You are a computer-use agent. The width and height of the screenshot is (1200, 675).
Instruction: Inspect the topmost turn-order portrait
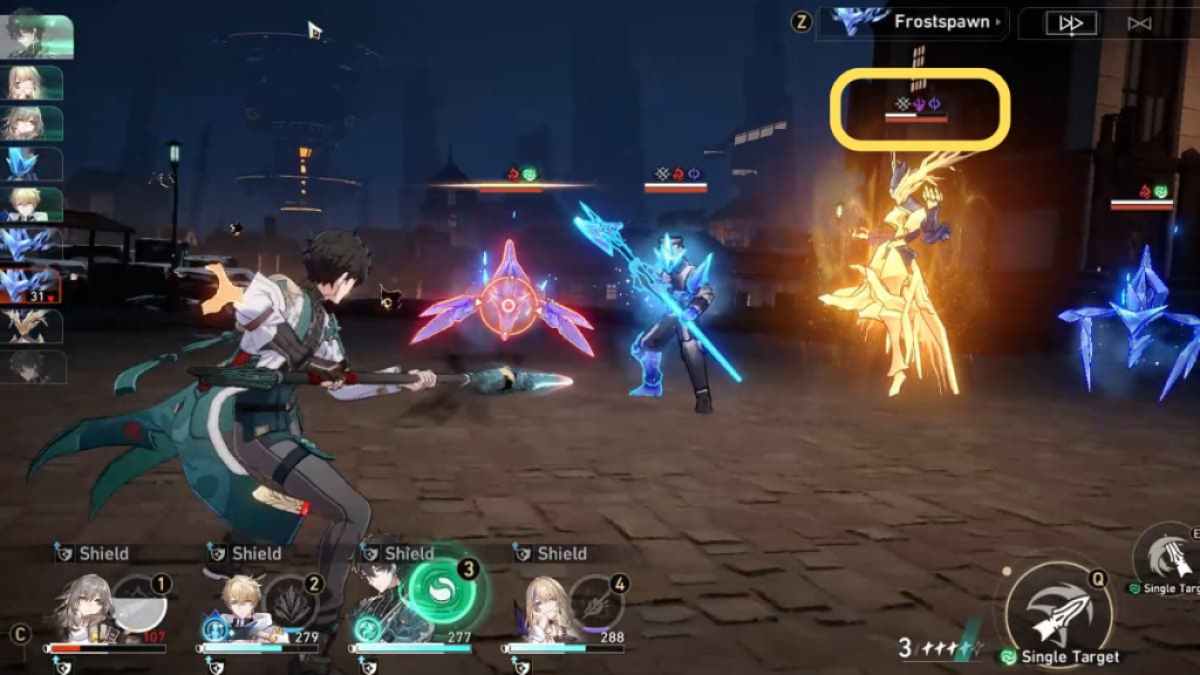click(x=36, y=36)
